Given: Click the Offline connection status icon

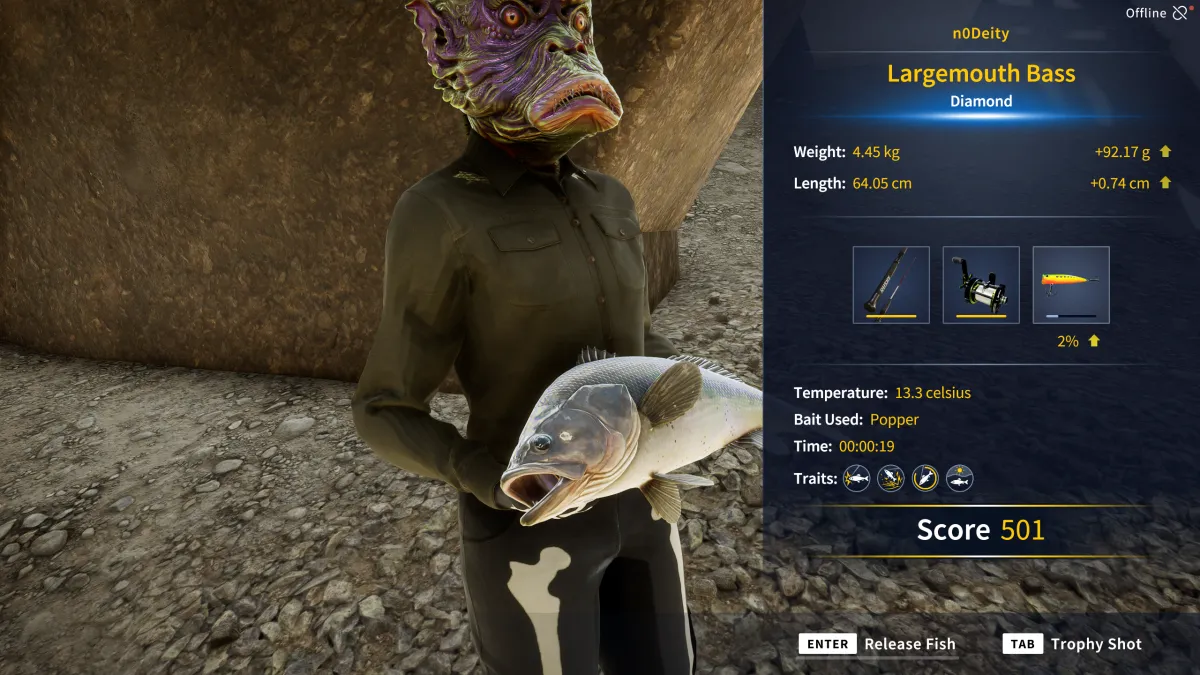Looking at the screenshot, I should tap(1180, 13).
